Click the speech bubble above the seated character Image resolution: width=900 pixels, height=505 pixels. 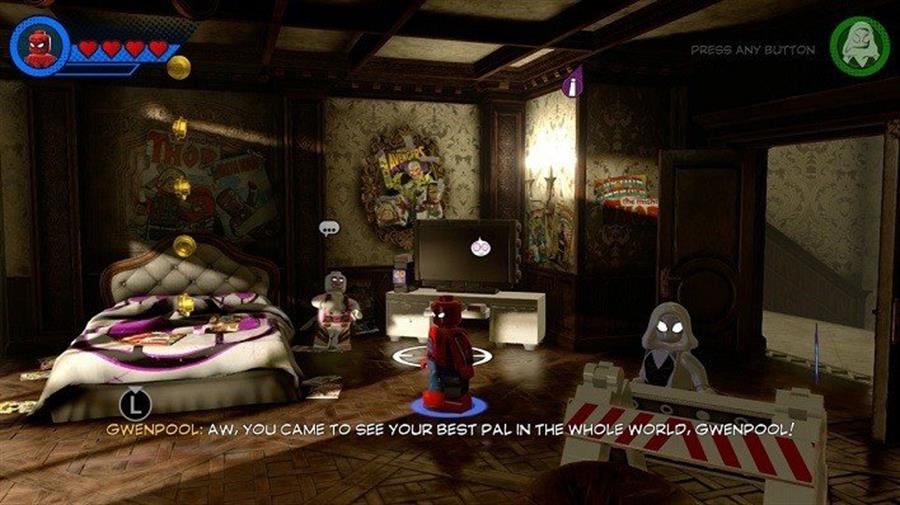click(329, 228)
